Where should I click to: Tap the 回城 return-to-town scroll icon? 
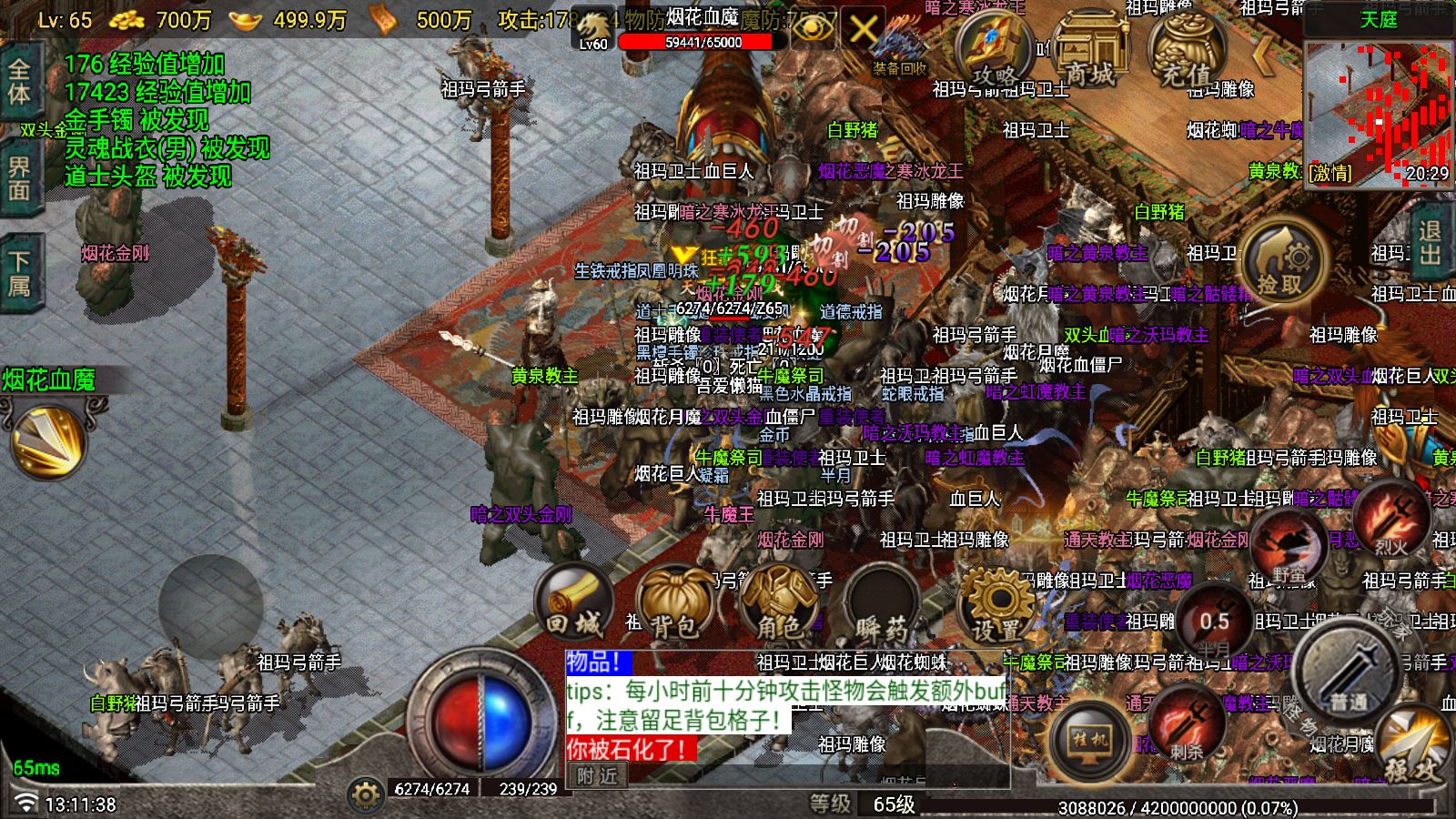(x=576, y=601)
